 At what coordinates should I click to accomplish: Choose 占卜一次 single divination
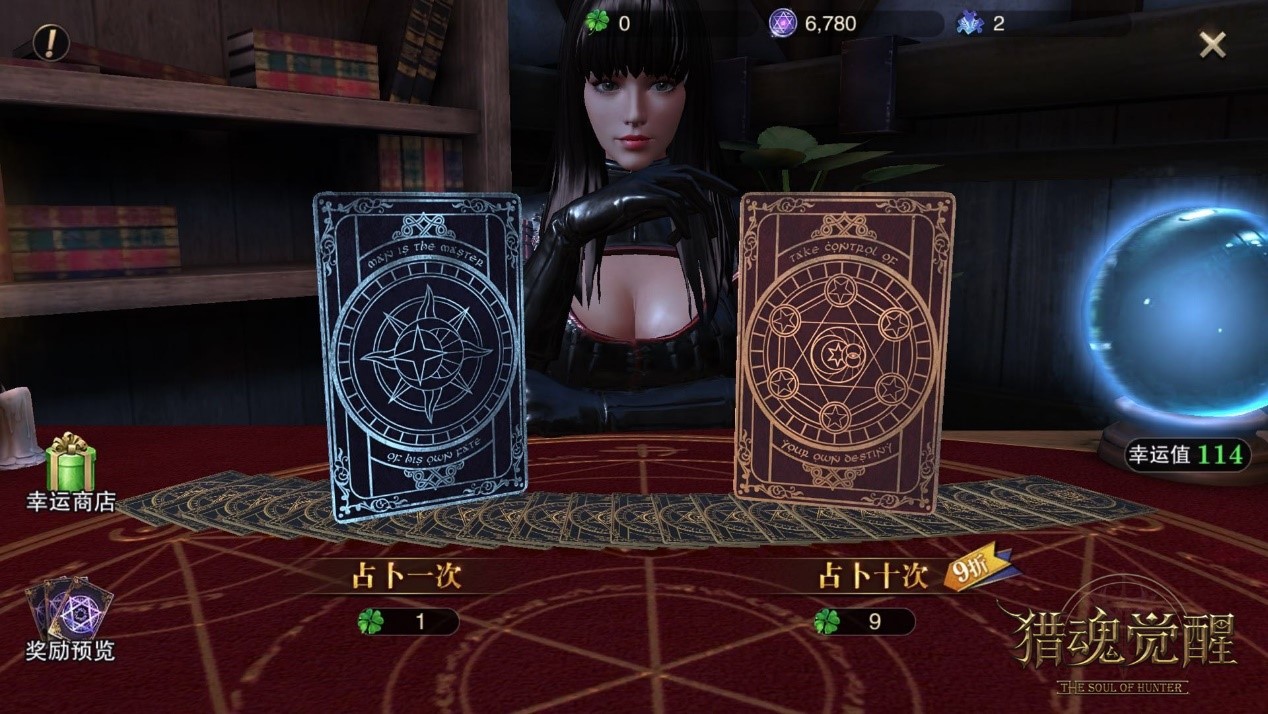407,576
